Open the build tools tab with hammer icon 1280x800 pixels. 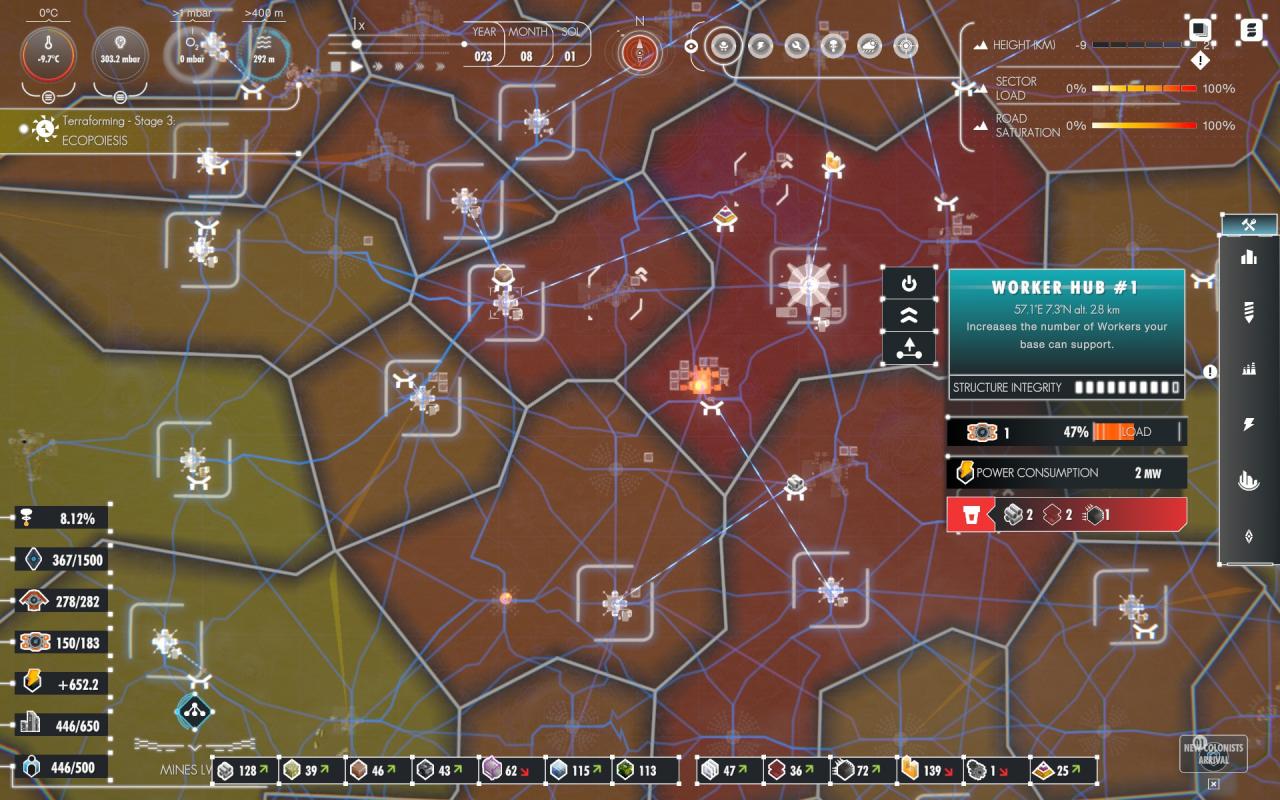point(1249,224)
